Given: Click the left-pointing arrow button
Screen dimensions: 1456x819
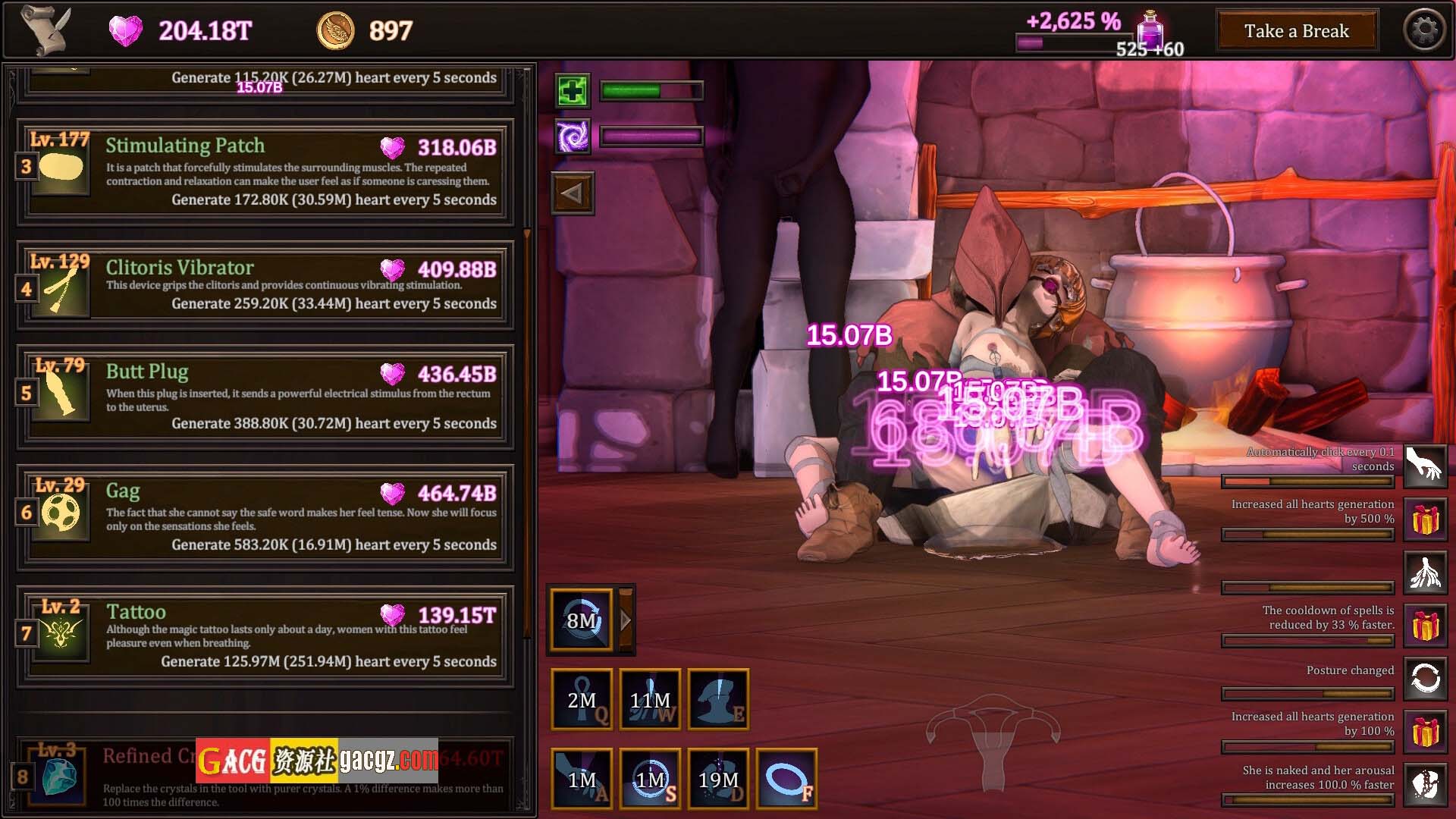Looking at the screenshot, I should coord(573,193).
